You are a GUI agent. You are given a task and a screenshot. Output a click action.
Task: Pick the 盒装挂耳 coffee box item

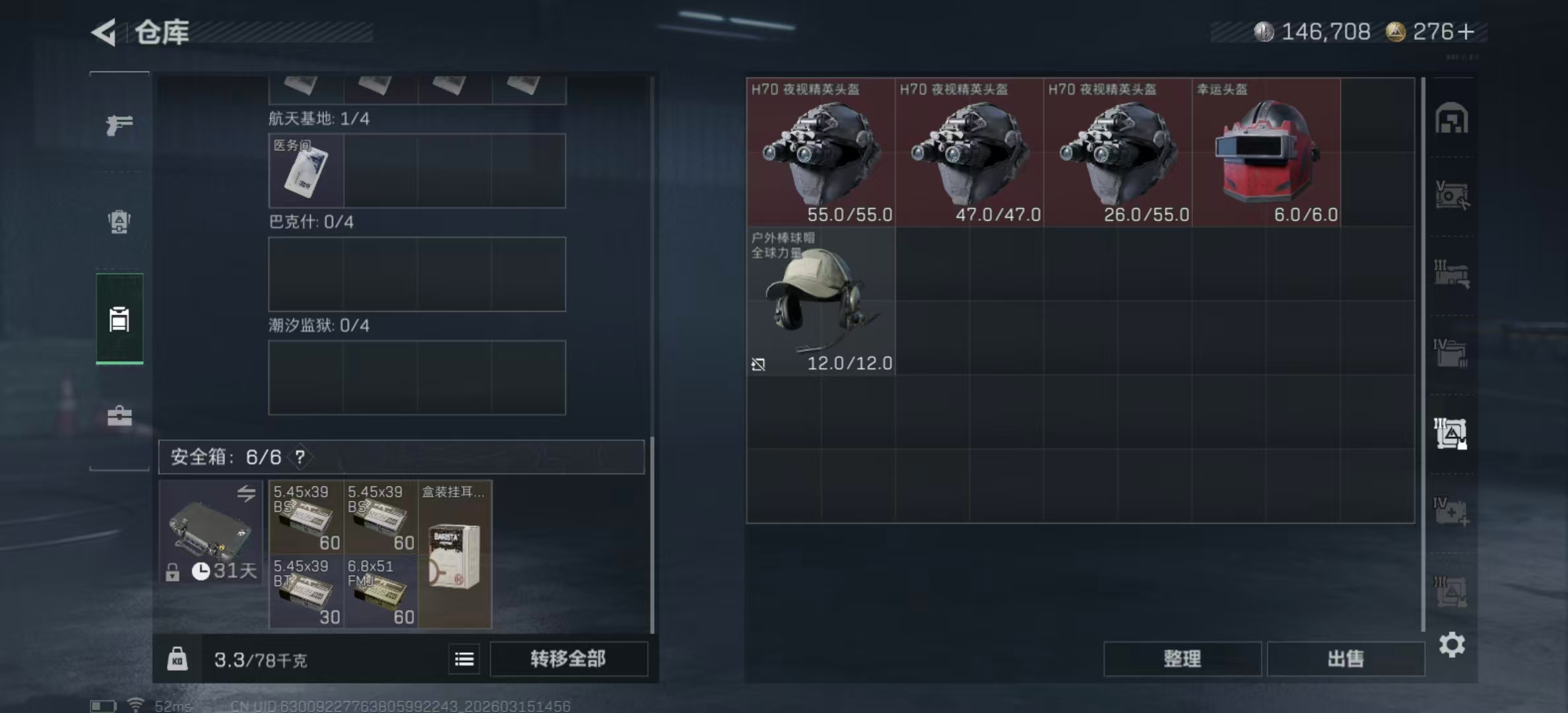pos(455,555)
